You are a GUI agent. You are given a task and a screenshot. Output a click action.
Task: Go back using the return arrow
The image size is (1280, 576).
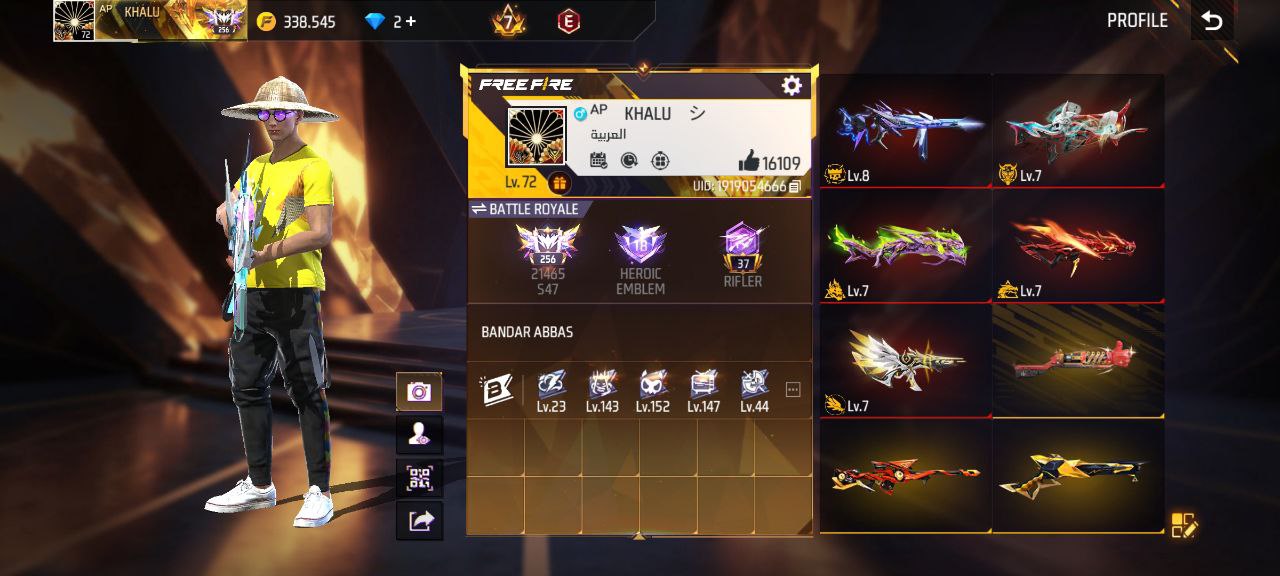pyautogui.click(x=1212, y=21)
